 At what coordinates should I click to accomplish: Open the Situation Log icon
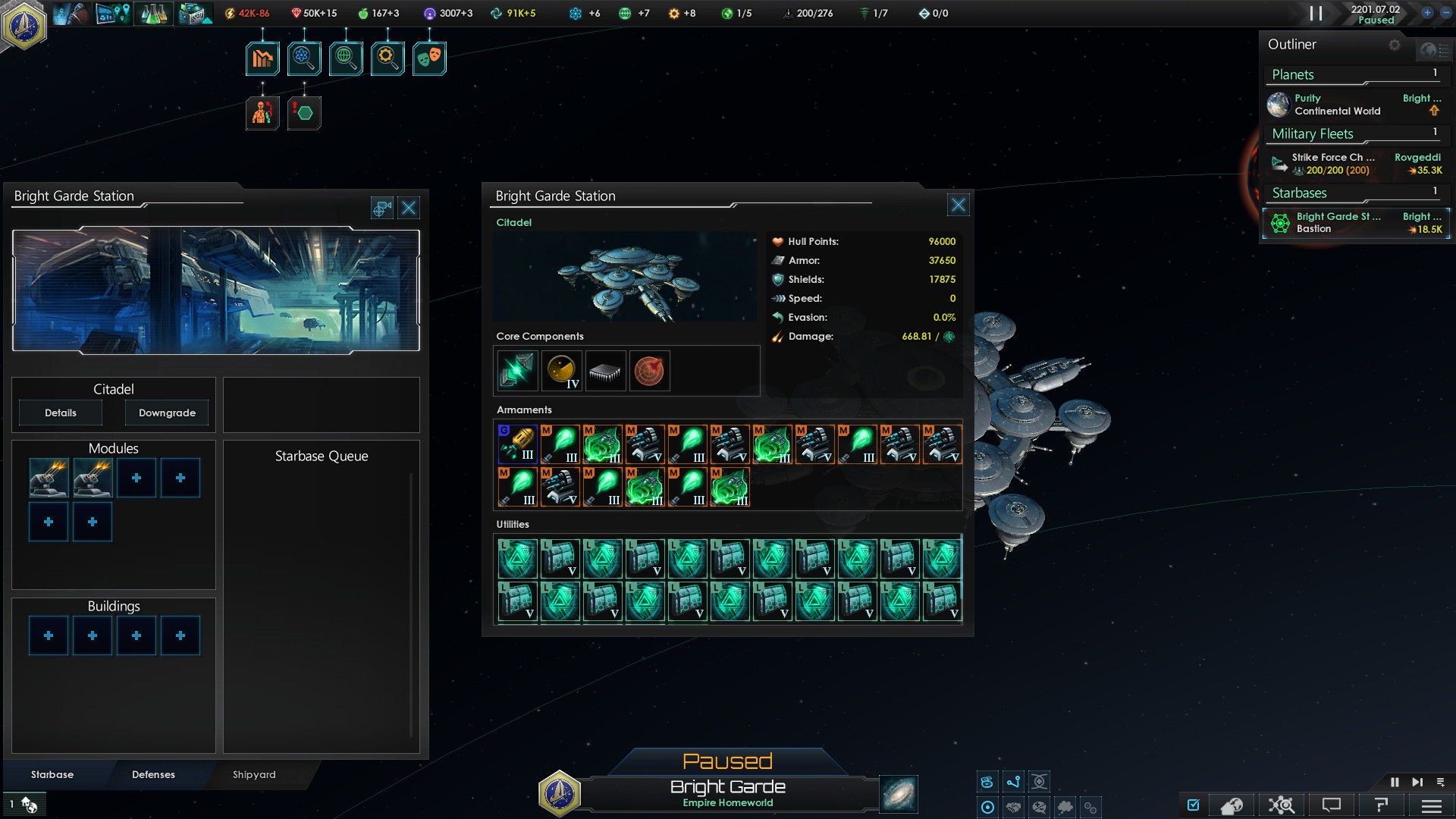(x=113, y=13)
